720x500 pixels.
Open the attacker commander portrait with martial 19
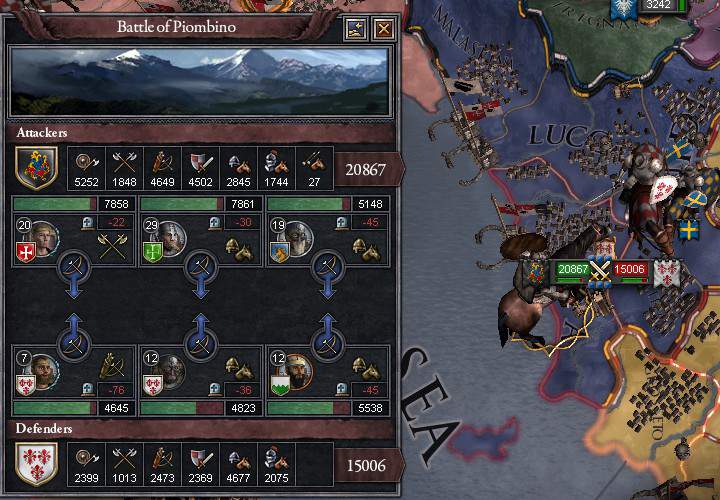297,239
